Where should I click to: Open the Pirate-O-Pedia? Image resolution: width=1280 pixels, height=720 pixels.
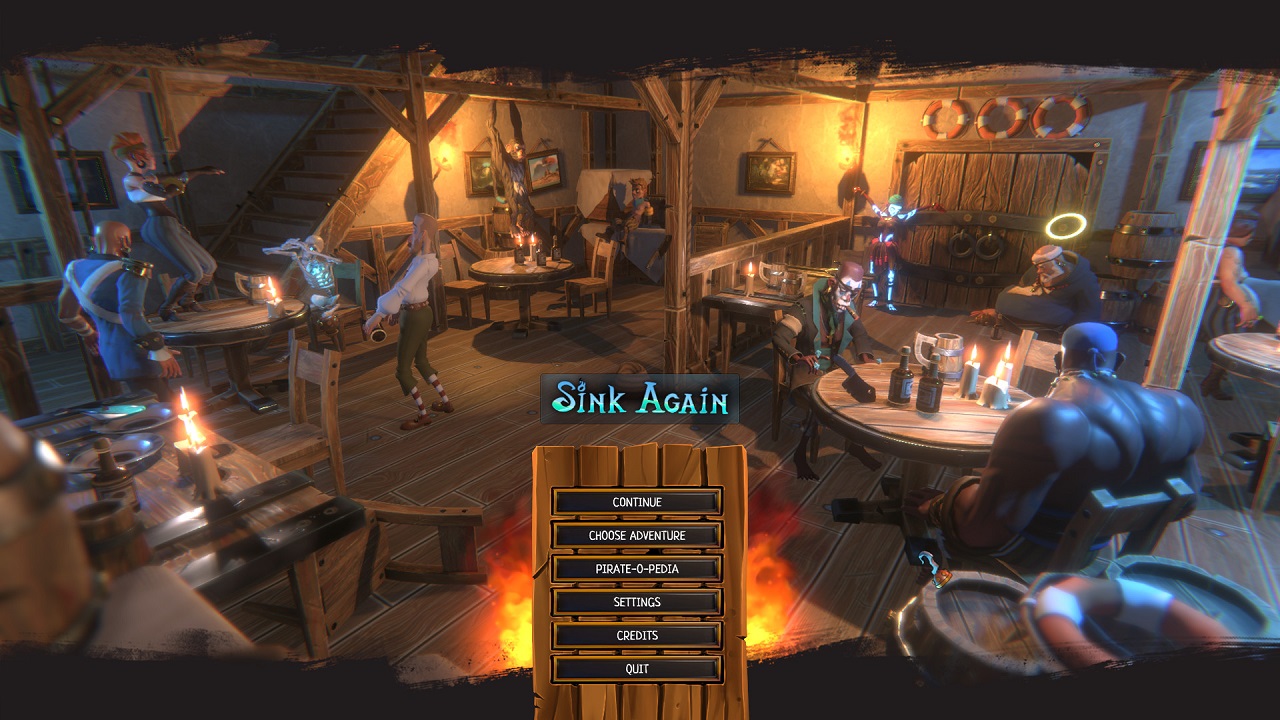pos(637,569)
